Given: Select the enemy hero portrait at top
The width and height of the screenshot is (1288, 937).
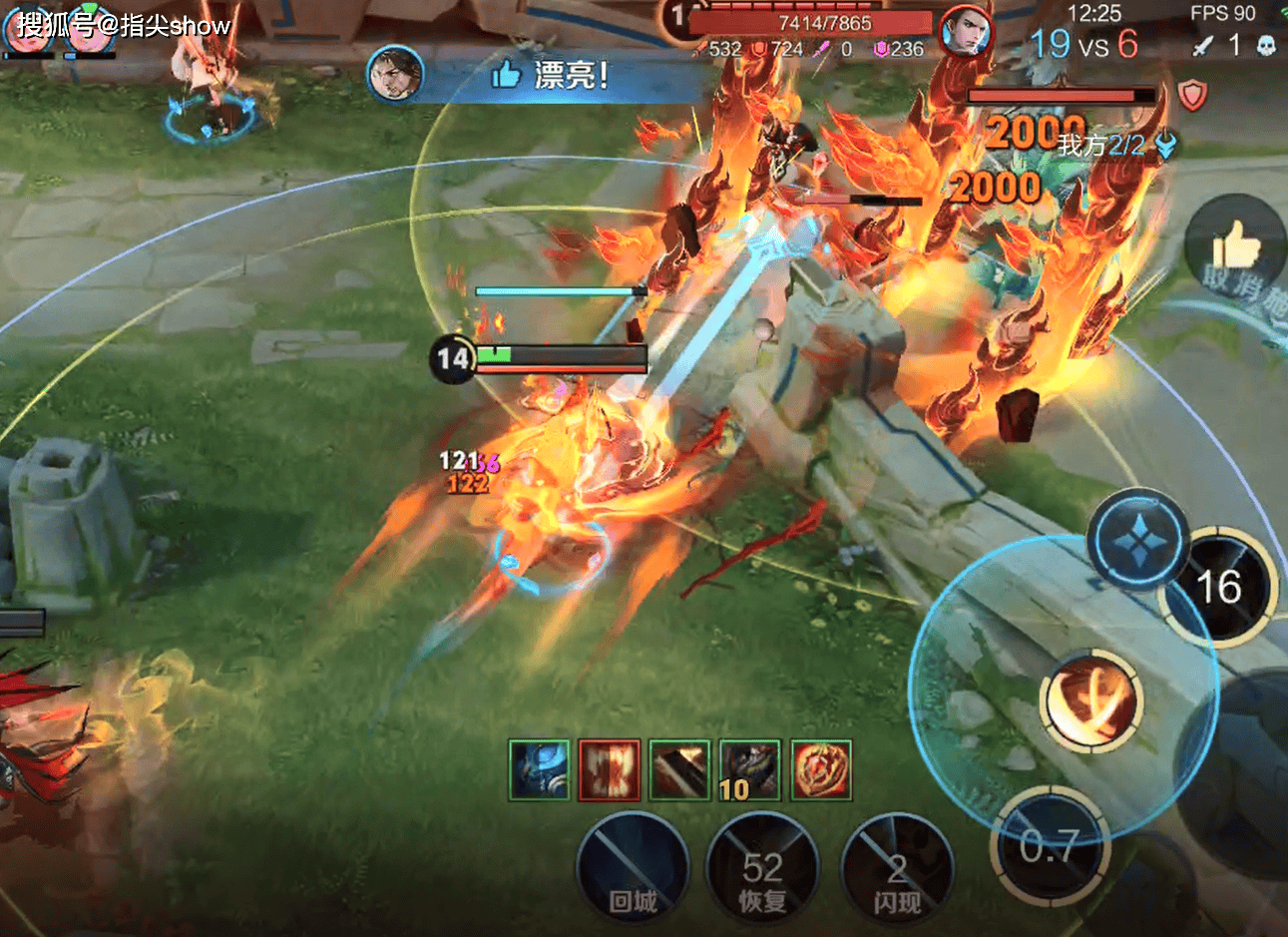Looking at the screenshot, I should 966,35.
